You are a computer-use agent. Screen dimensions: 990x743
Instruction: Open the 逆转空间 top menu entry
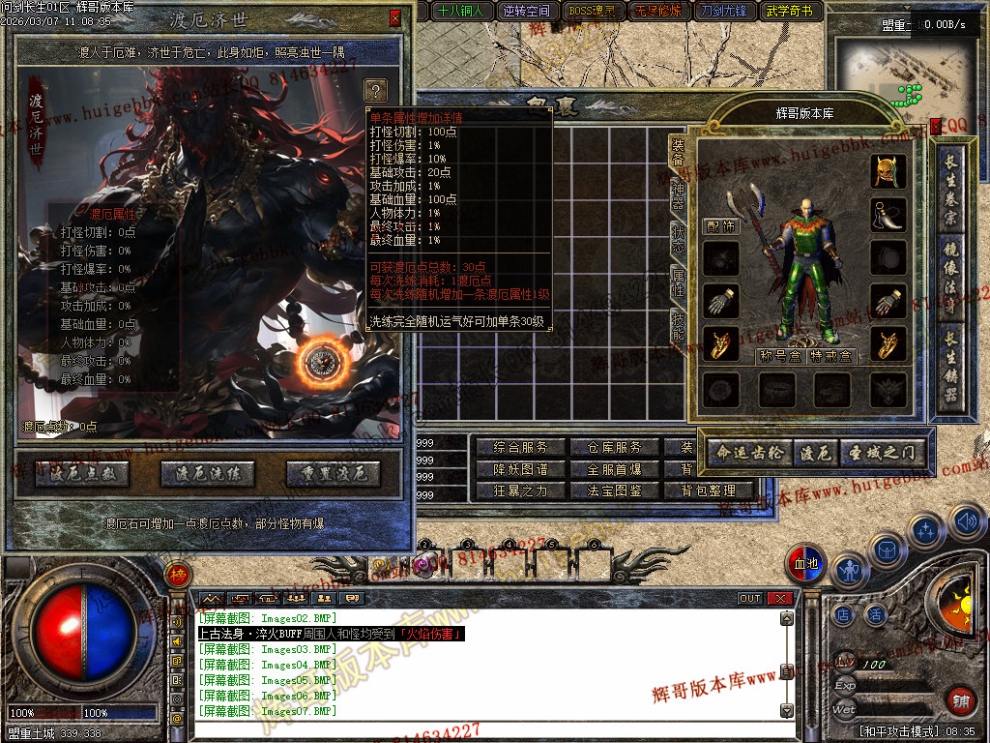coord(526,11)
